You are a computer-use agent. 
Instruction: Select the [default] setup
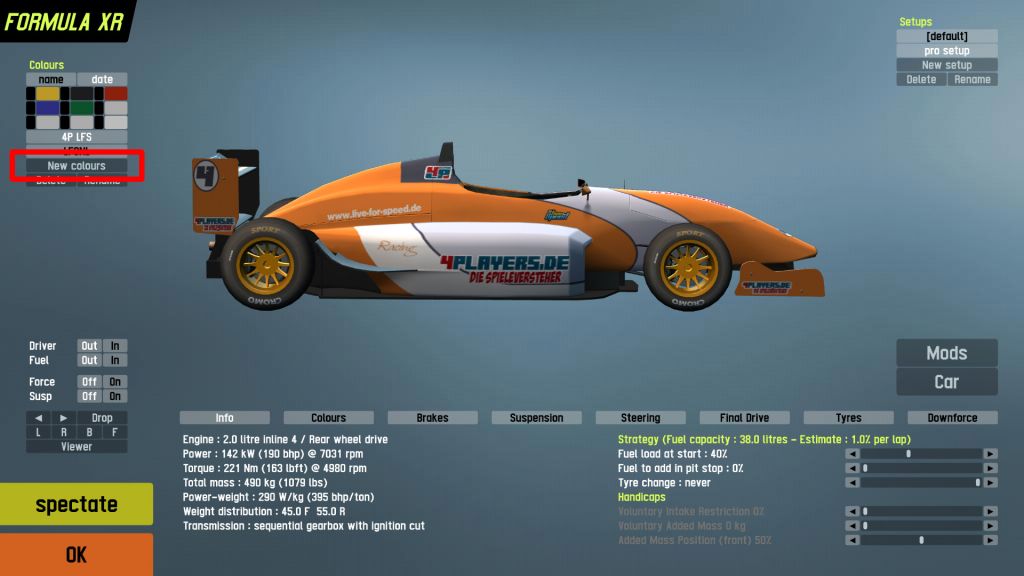coord(946,37)
